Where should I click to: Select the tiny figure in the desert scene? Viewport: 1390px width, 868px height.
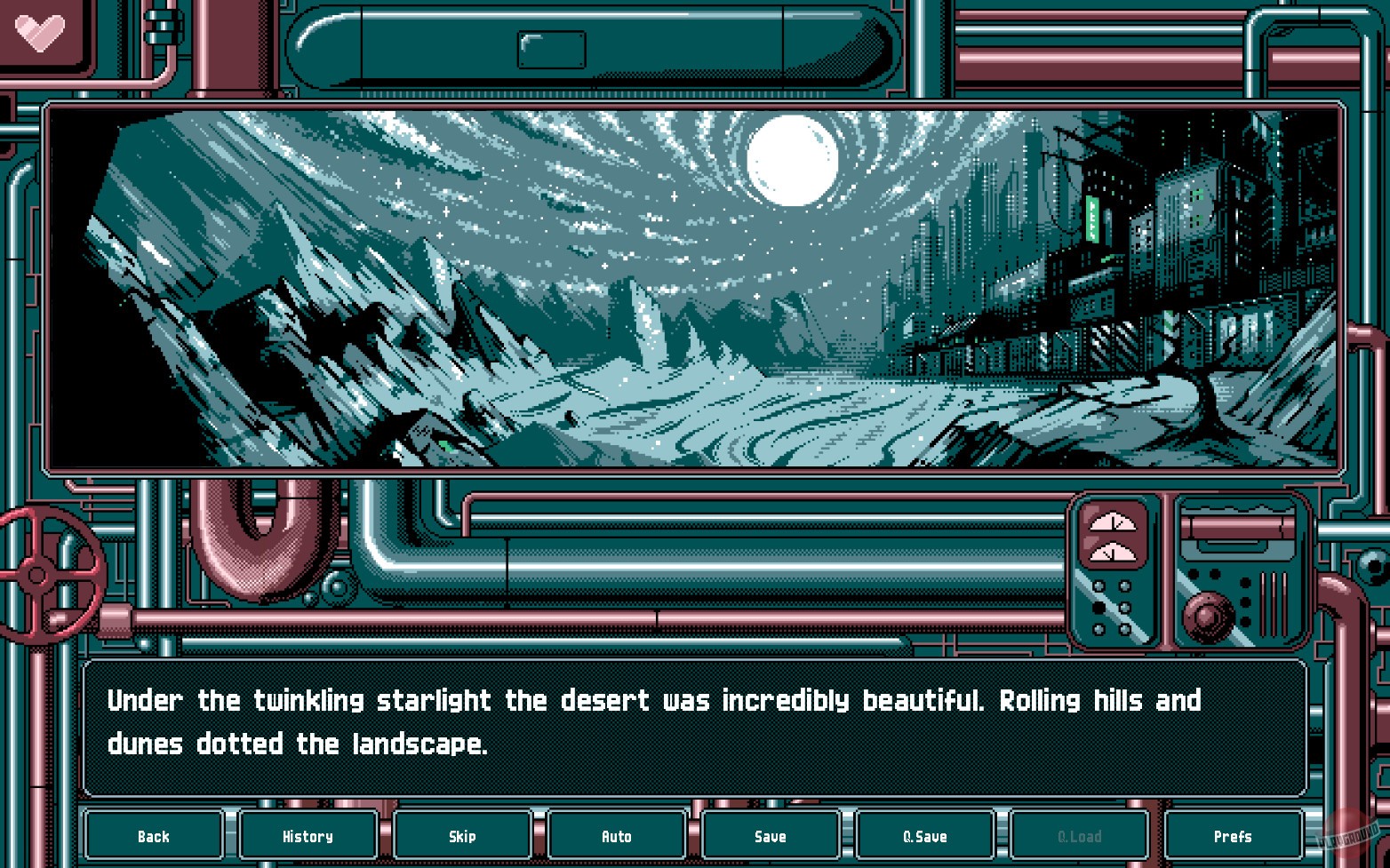click(x=571, y=419)
